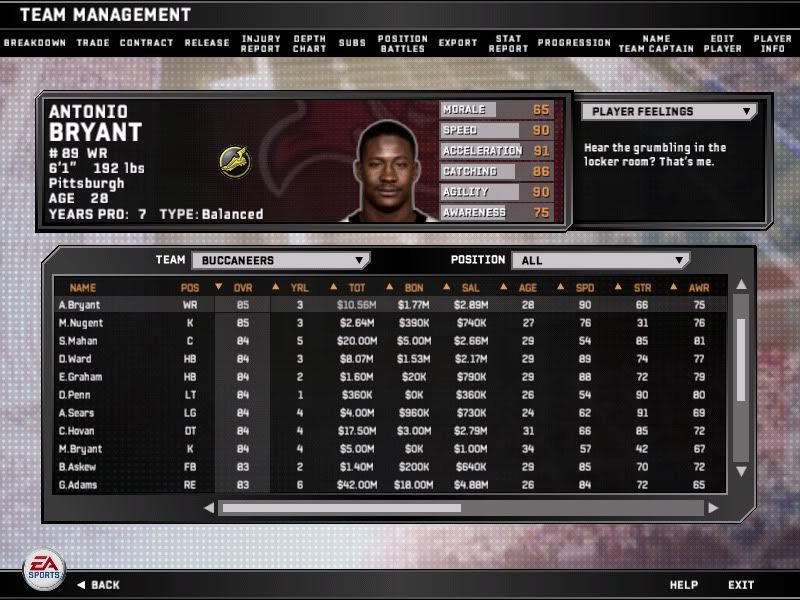
Task: Open Position Battles screen
Action: 402,43
